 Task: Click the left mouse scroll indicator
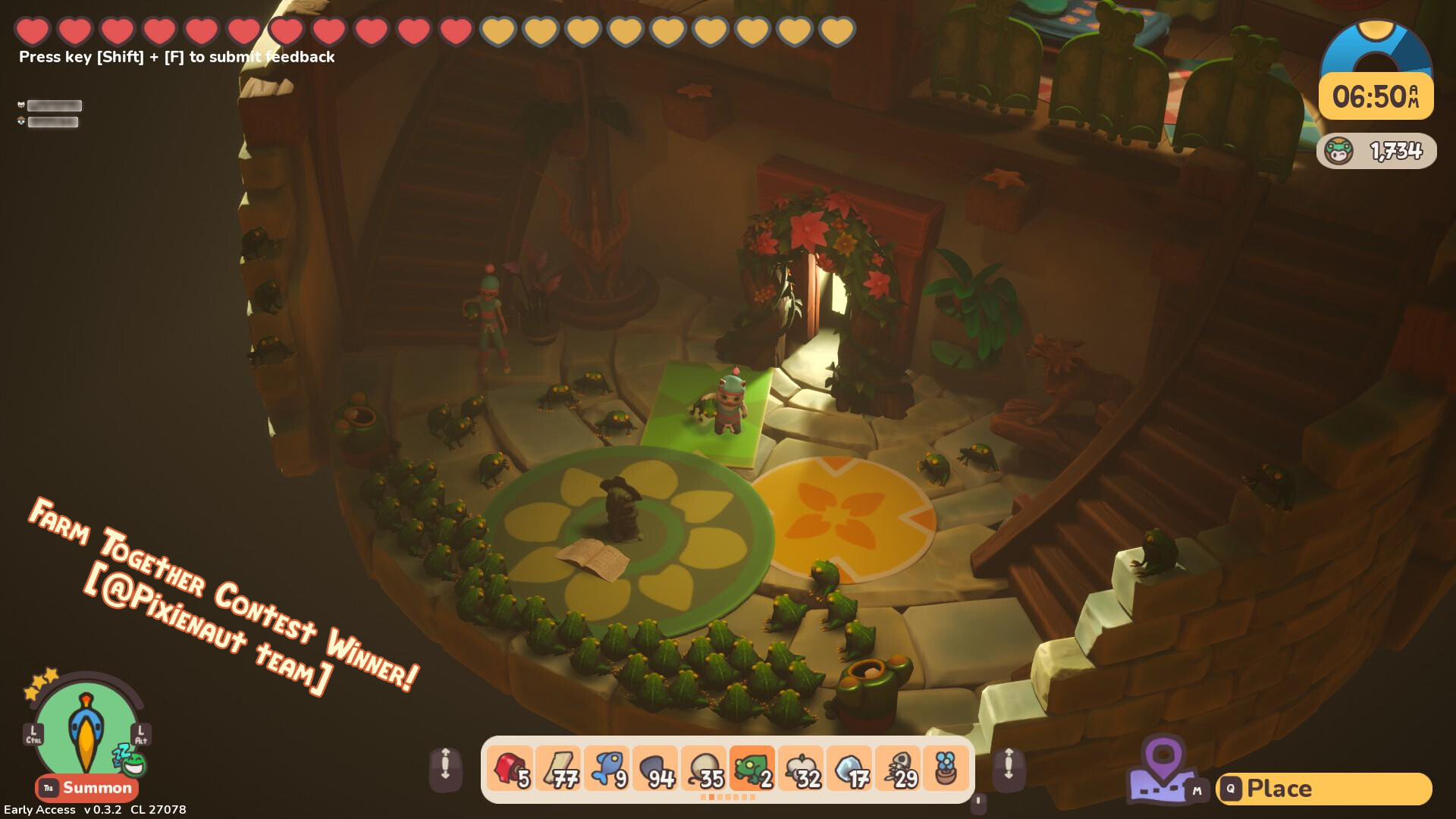[x=446, y=768]
